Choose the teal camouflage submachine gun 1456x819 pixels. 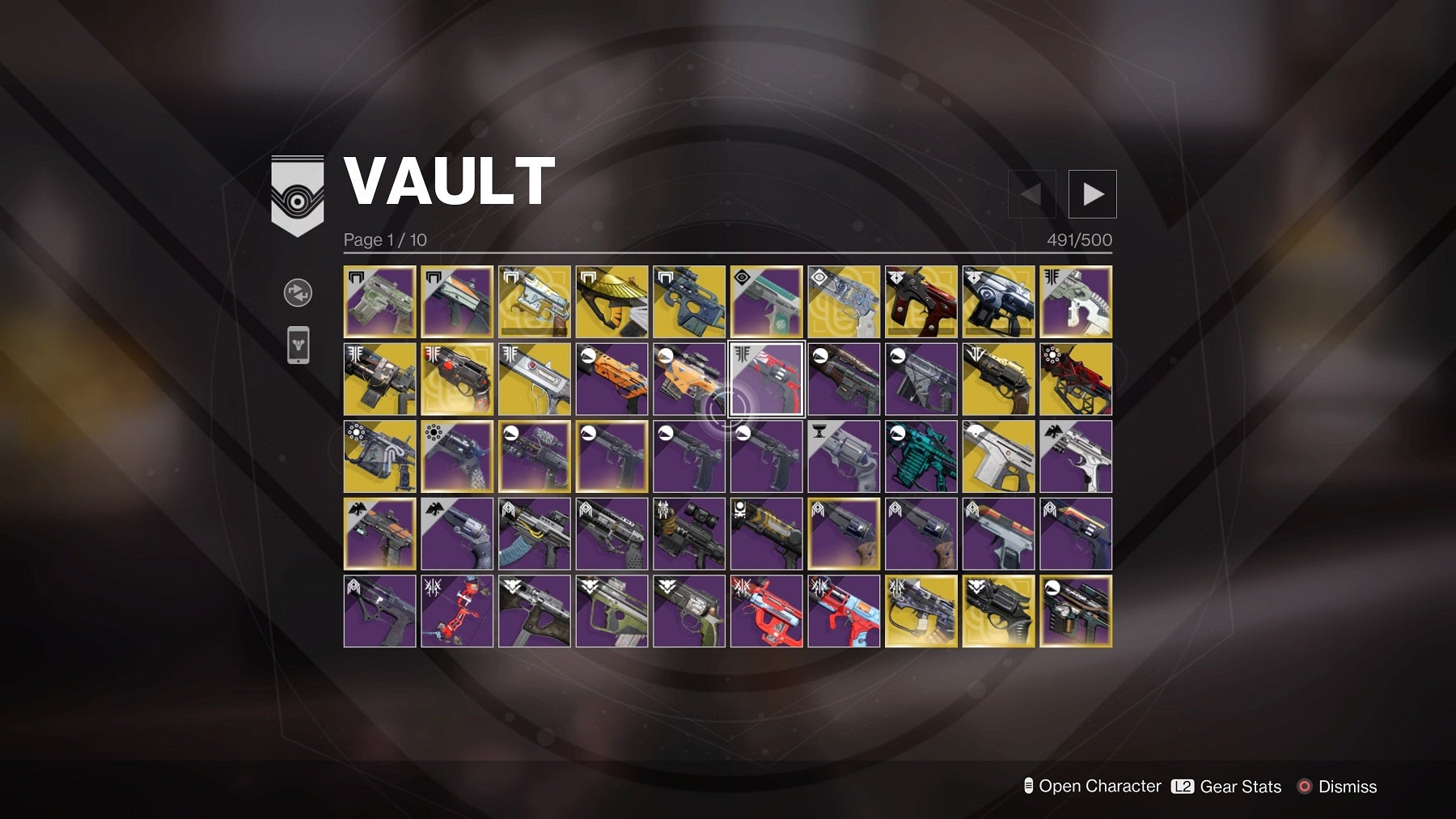pos(921,456)
